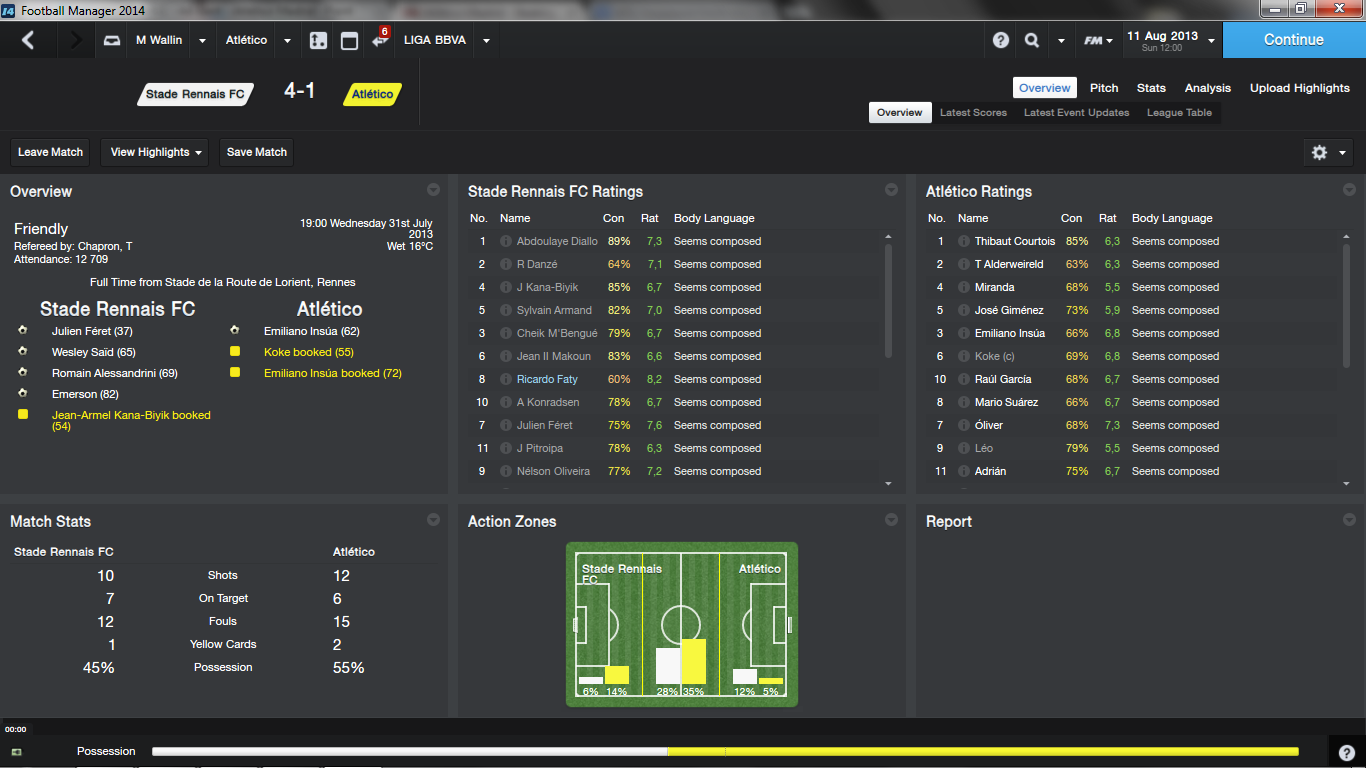Open the gear settings menu

coord(1329,152)
